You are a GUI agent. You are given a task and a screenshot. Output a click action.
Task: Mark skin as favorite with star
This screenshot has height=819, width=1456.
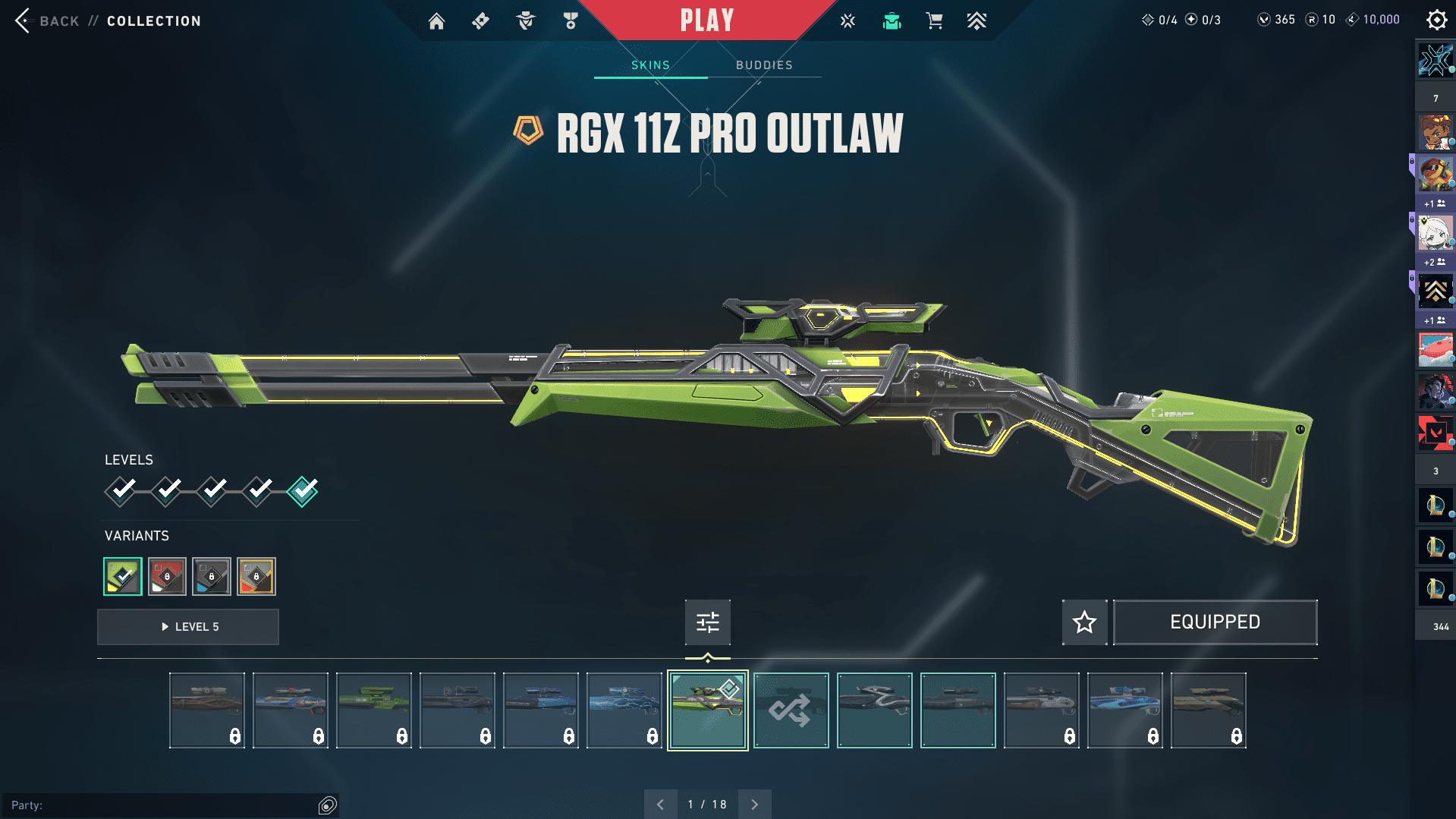tap(1084, 622)
